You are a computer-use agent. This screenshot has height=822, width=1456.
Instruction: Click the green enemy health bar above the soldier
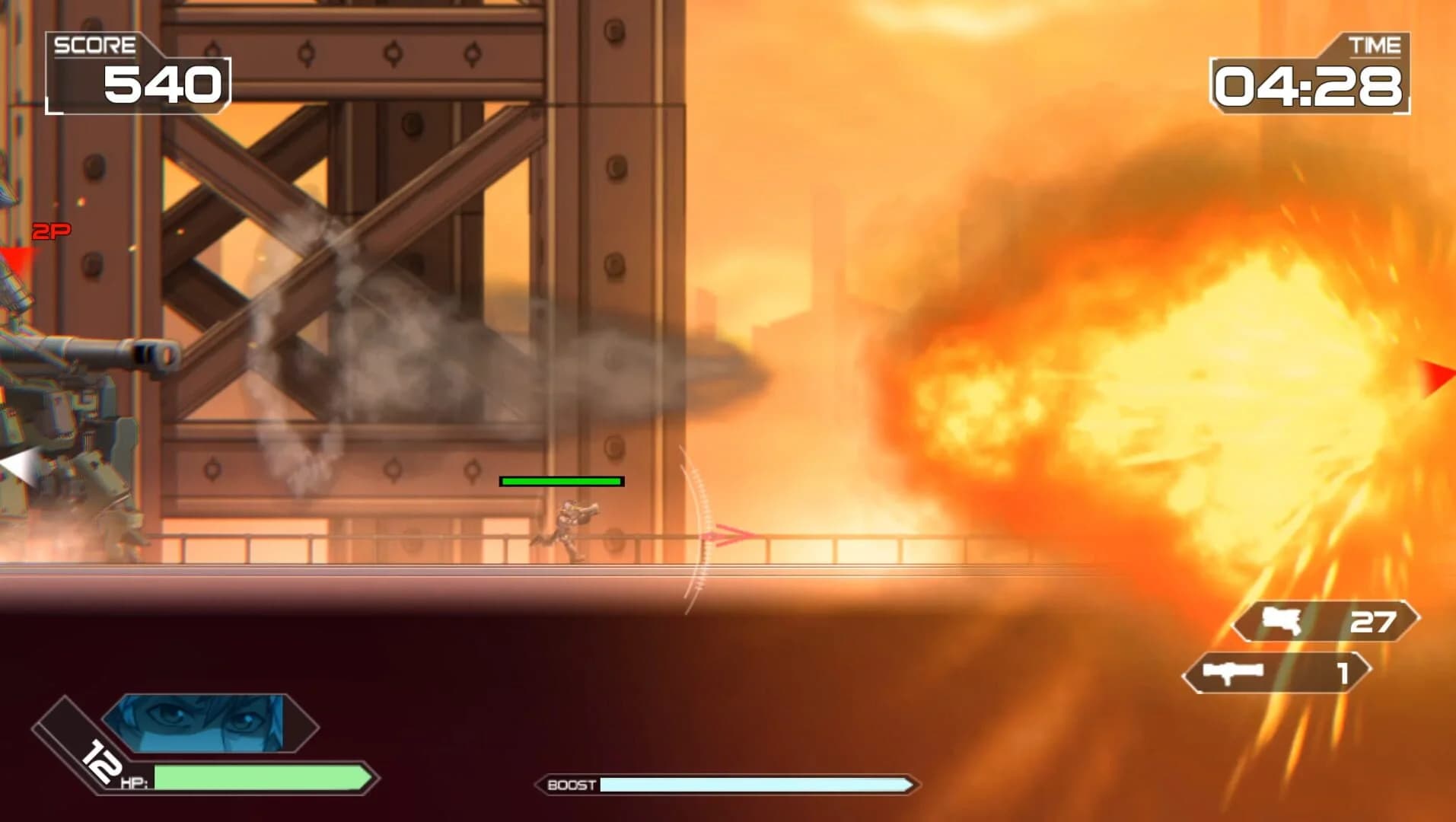tap(561, 481)
